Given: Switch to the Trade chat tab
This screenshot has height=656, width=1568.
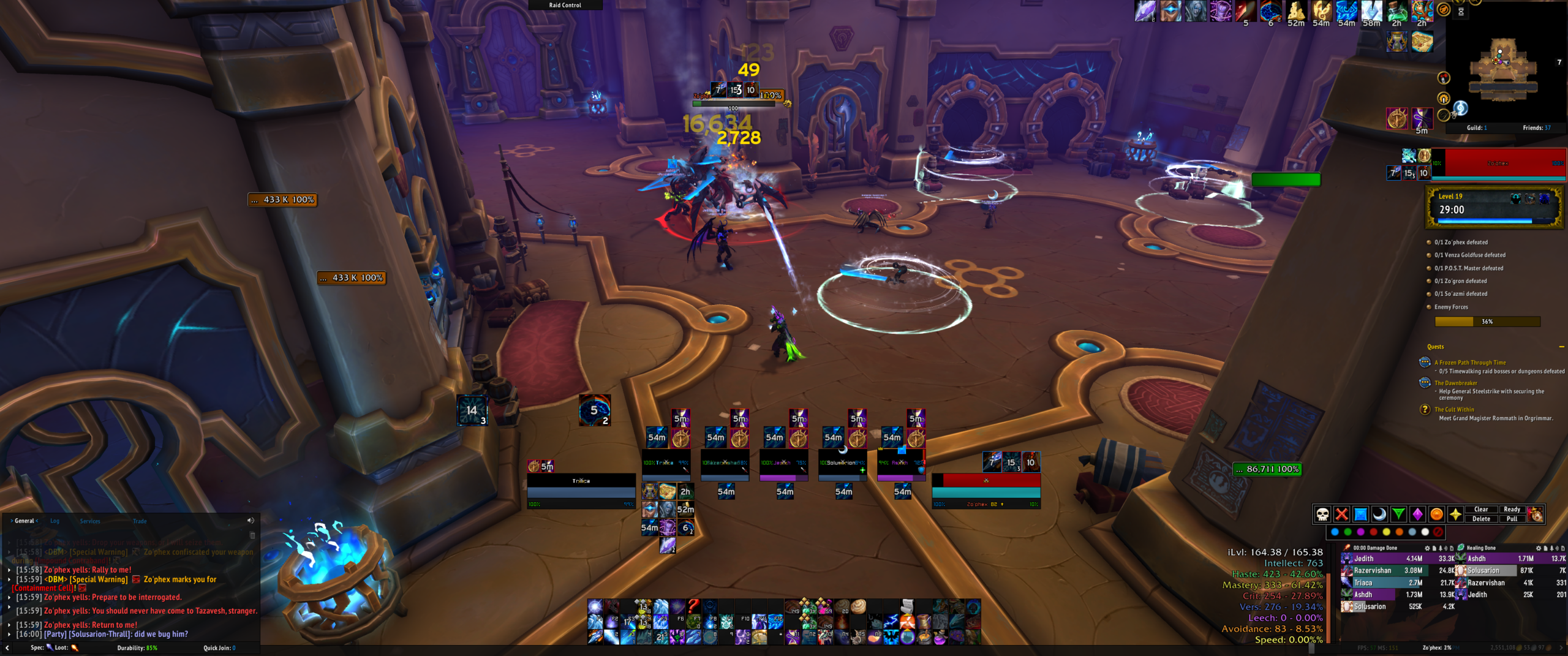Looking at the screenshot, I should pyautogui.click(x=140, y=521).
